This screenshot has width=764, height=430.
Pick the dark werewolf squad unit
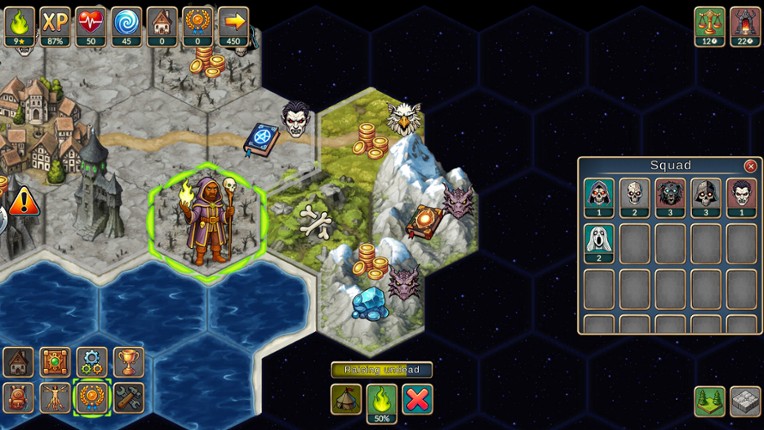(x=670, y=197)
